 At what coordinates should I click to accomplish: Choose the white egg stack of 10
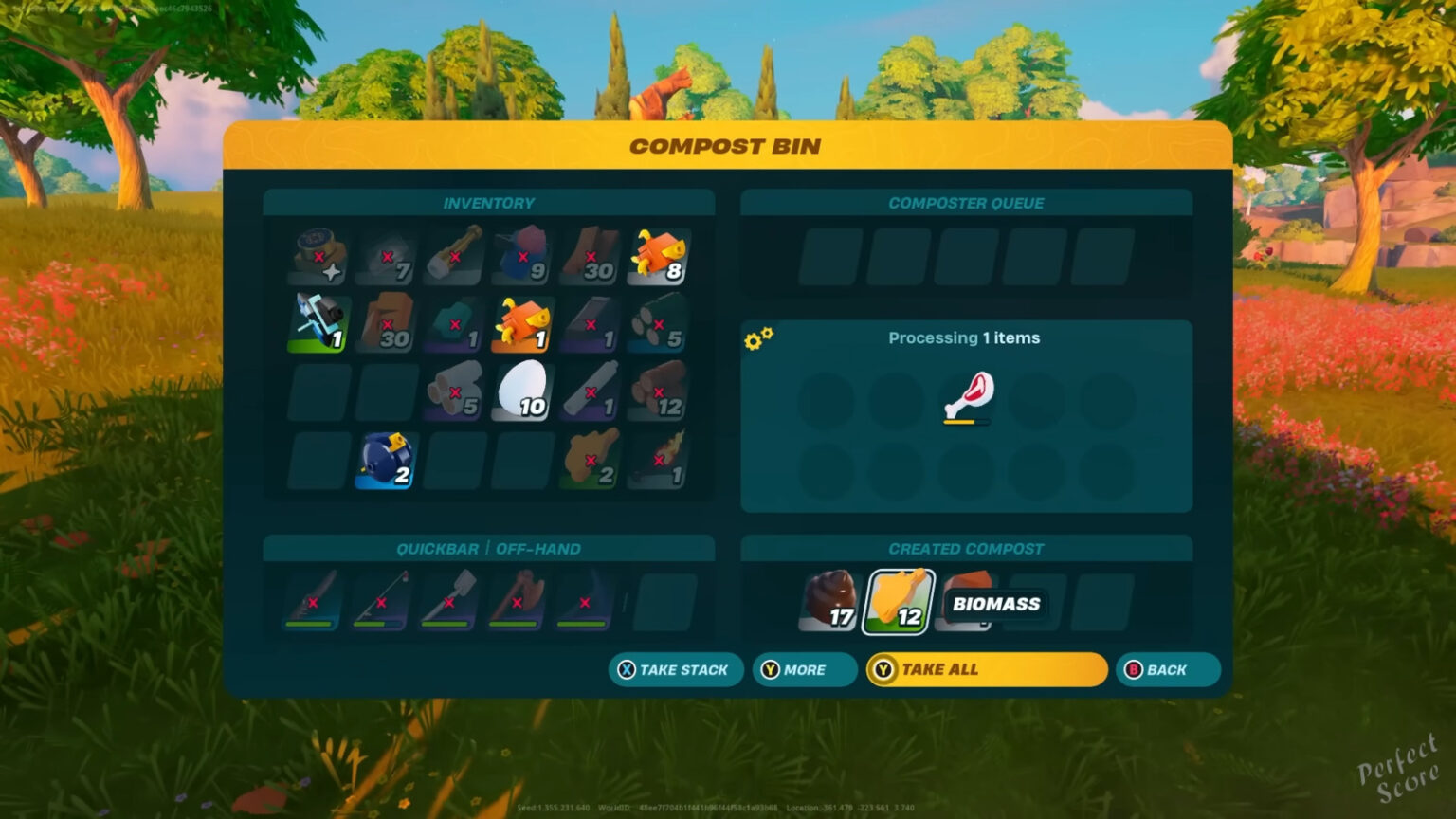pos(522,391)
